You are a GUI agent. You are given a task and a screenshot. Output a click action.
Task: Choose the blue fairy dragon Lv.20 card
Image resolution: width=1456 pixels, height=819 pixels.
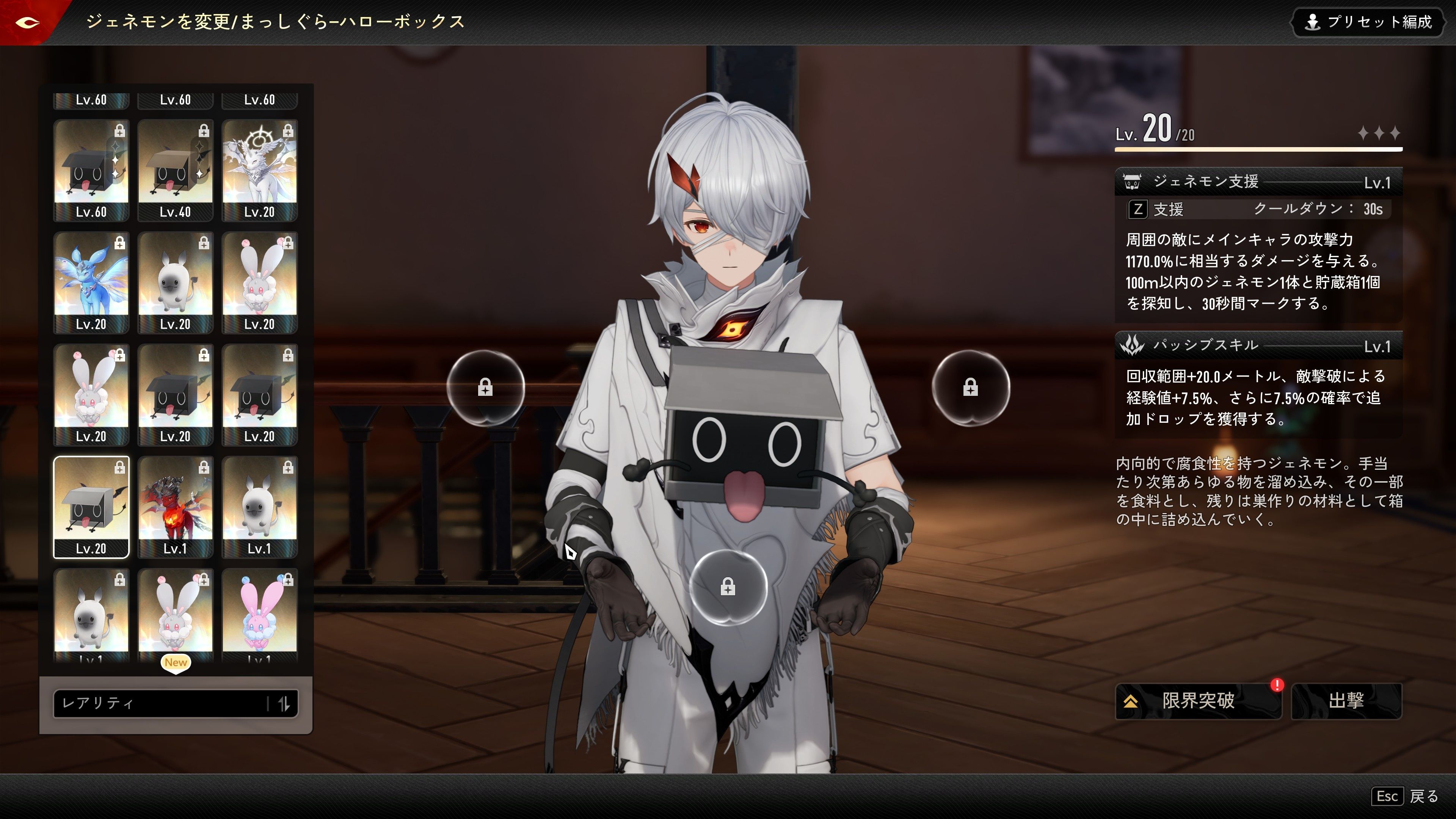tap(91, 282)
